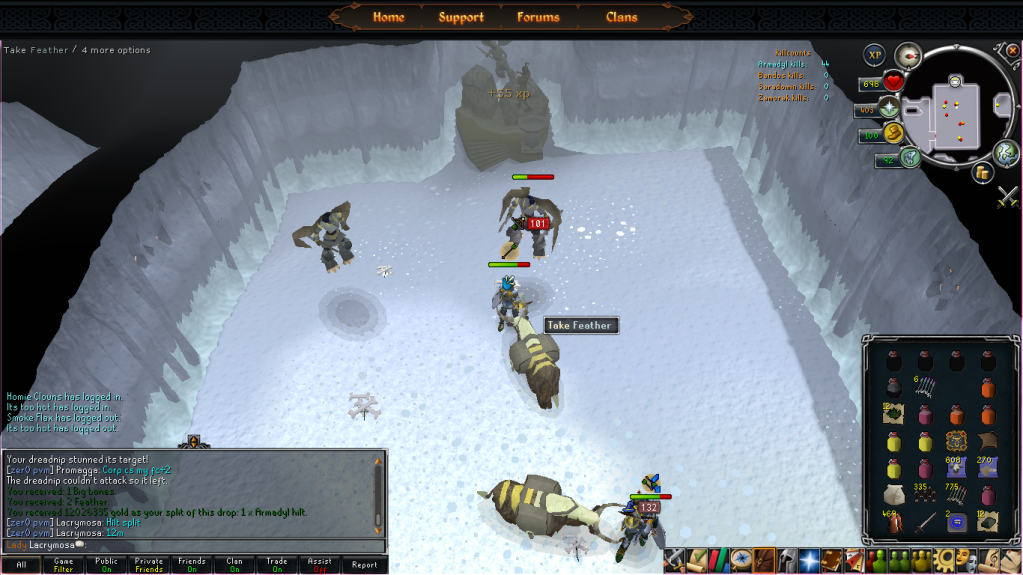1023x575 pixels.
Task: Click the wolf summoning orb
Action: click(x=910, y=157)
